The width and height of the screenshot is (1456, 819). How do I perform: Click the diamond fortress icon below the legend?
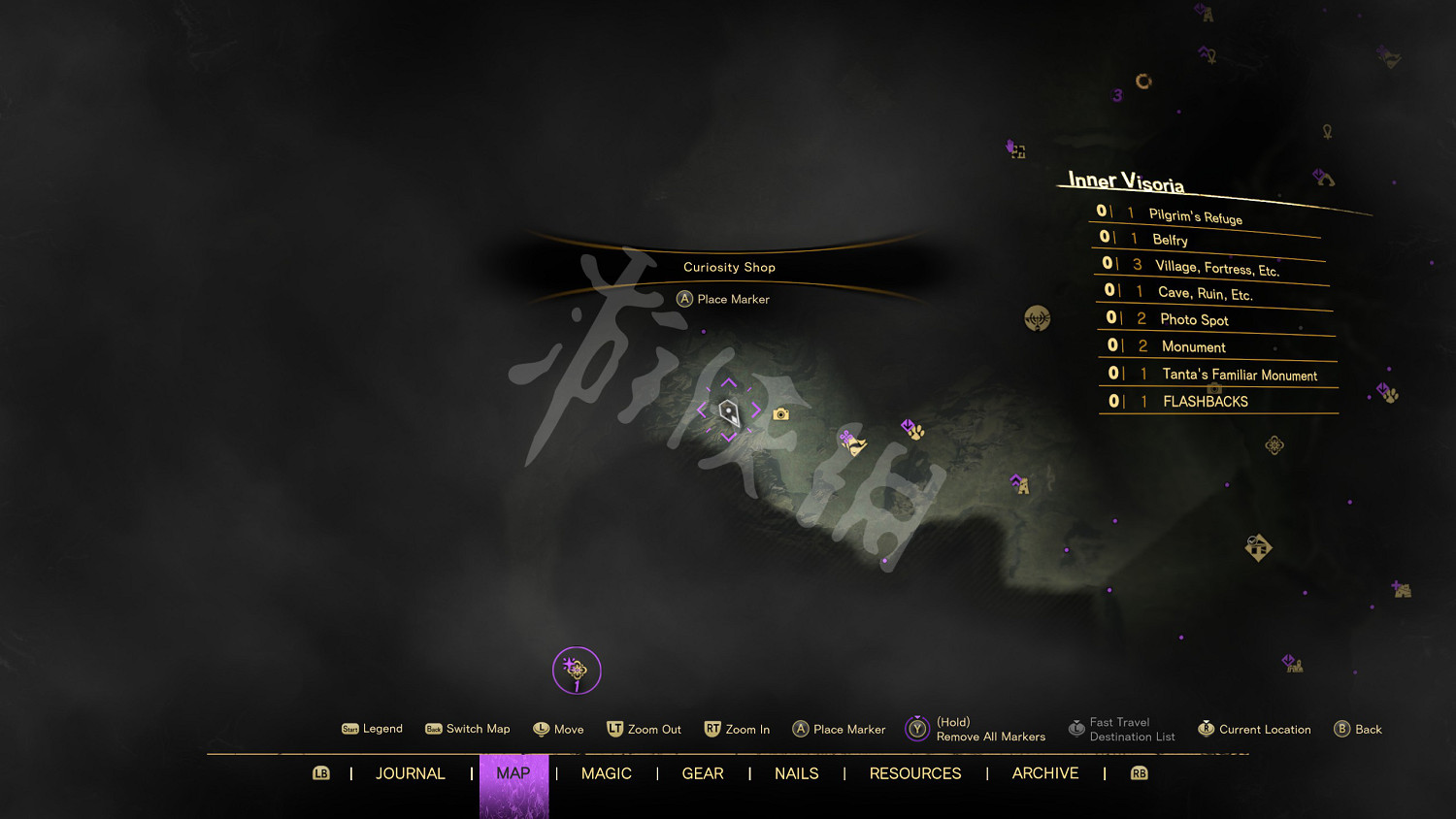coord(1259,546)
